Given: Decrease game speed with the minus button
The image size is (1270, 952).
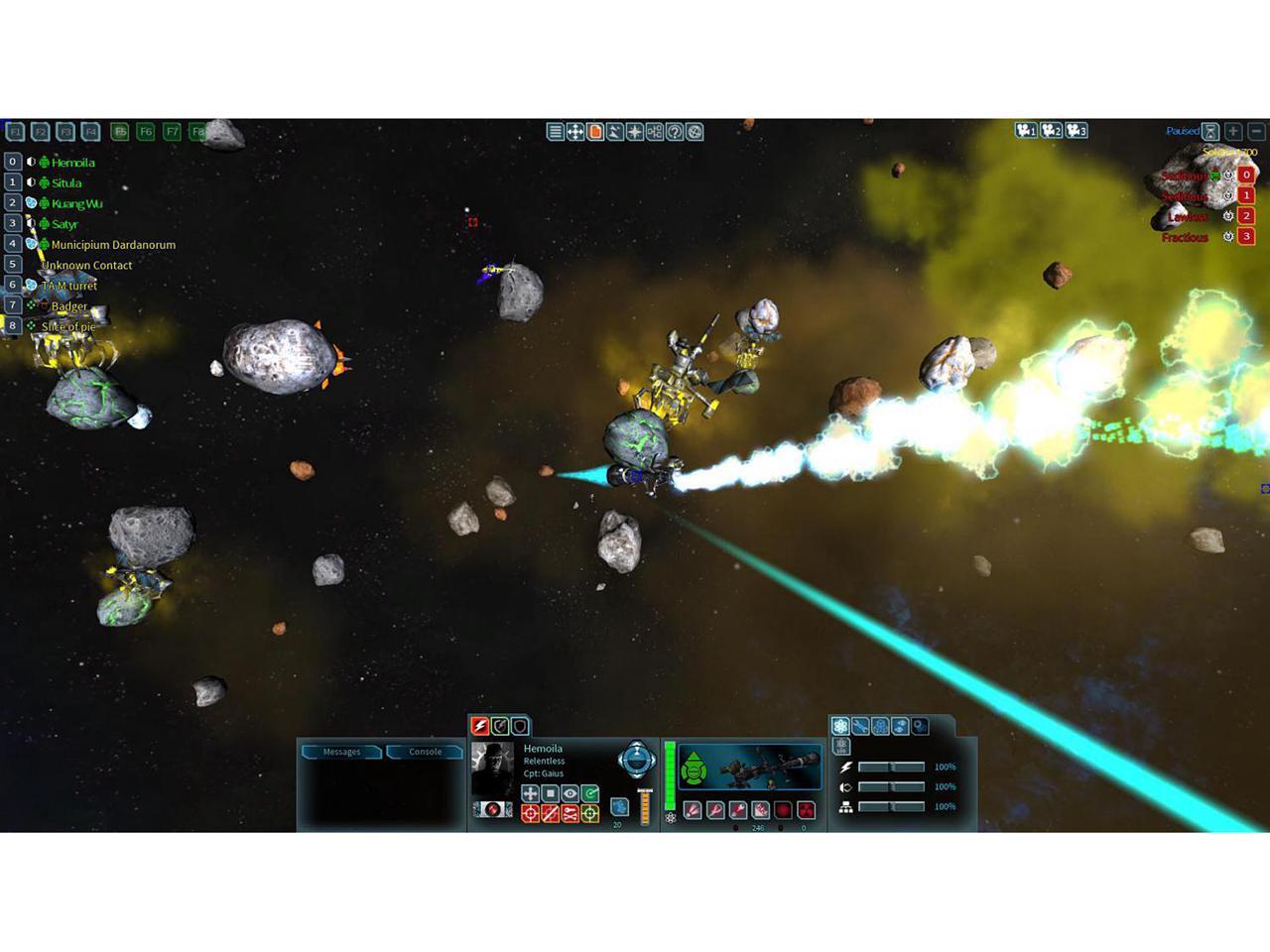Looking at the screenshot, I should pyautogui.click(x=1256, y=131).
